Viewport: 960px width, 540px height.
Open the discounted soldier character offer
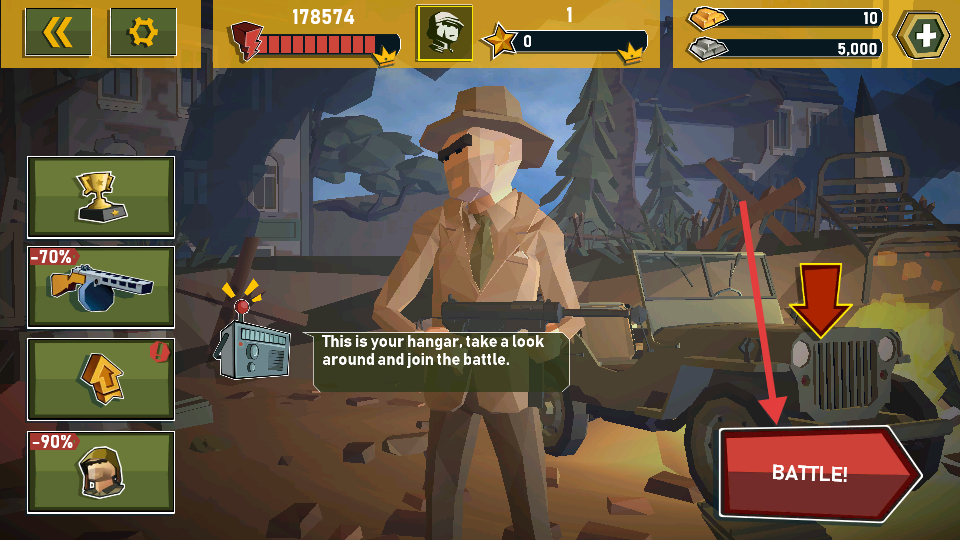[101, 471]
